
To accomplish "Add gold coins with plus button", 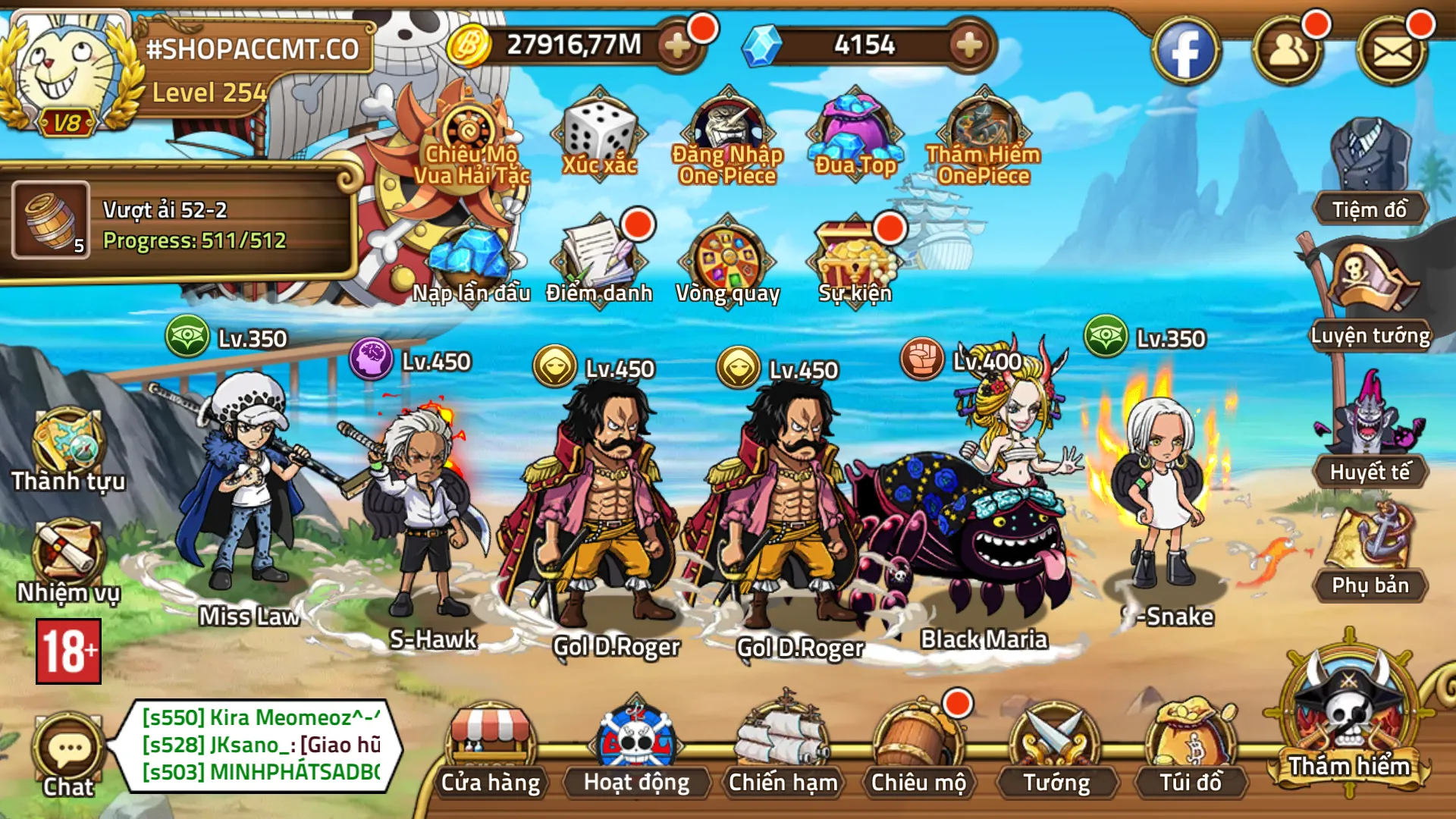I will tap(676, 45).
